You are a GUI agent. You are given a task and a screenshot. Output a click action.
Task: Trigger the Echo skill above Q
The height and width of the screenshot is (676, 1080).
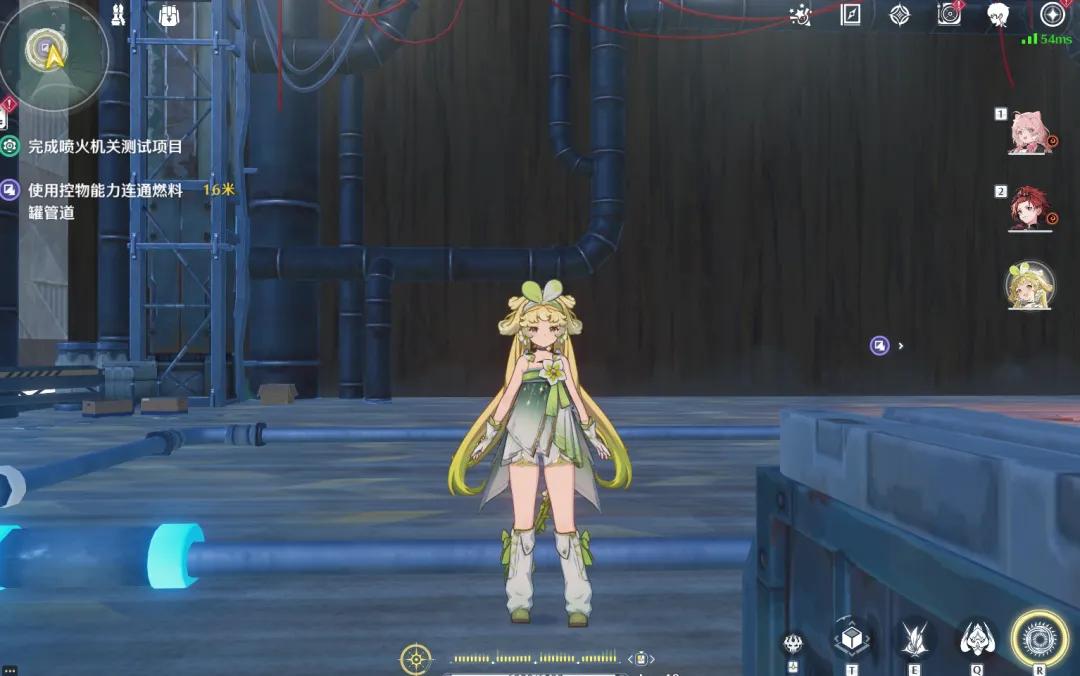(x=976, y=638)
